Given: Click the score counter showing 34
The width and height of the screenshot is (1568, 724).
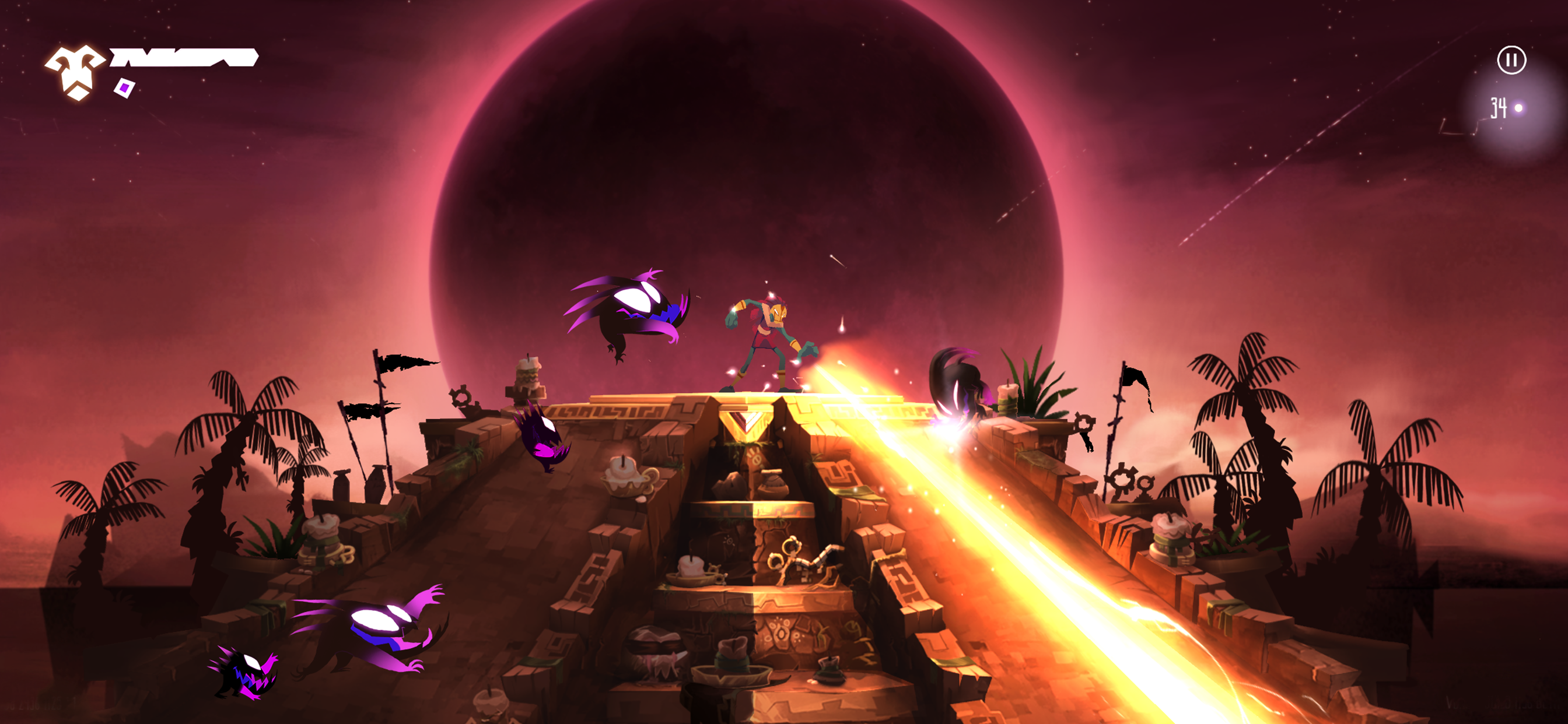Looking at the screenshot, I should pos(1499,107).
